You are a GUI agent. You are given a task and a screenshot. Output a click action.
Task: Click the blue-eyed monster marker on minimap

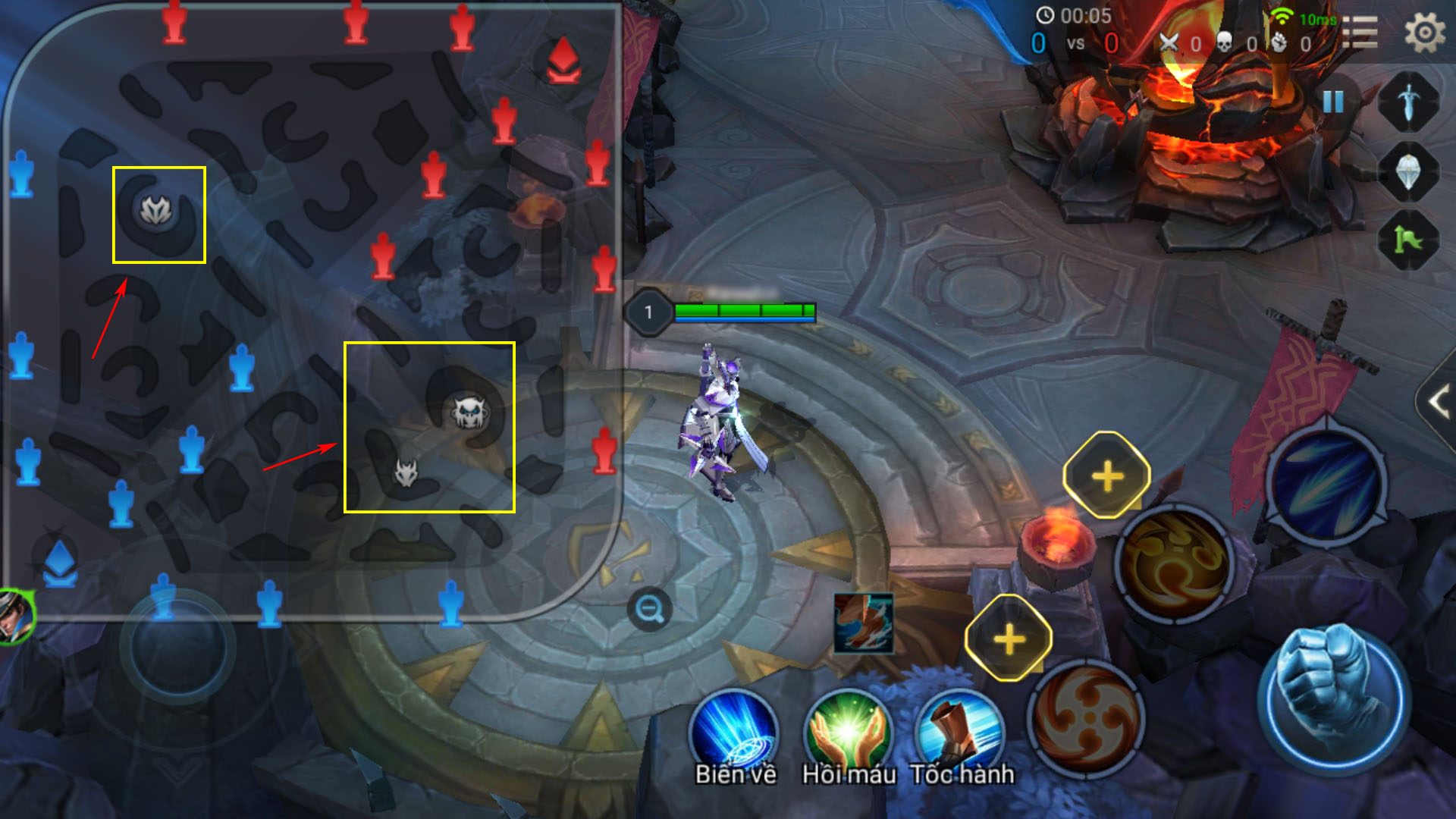[x=469, y=413]
